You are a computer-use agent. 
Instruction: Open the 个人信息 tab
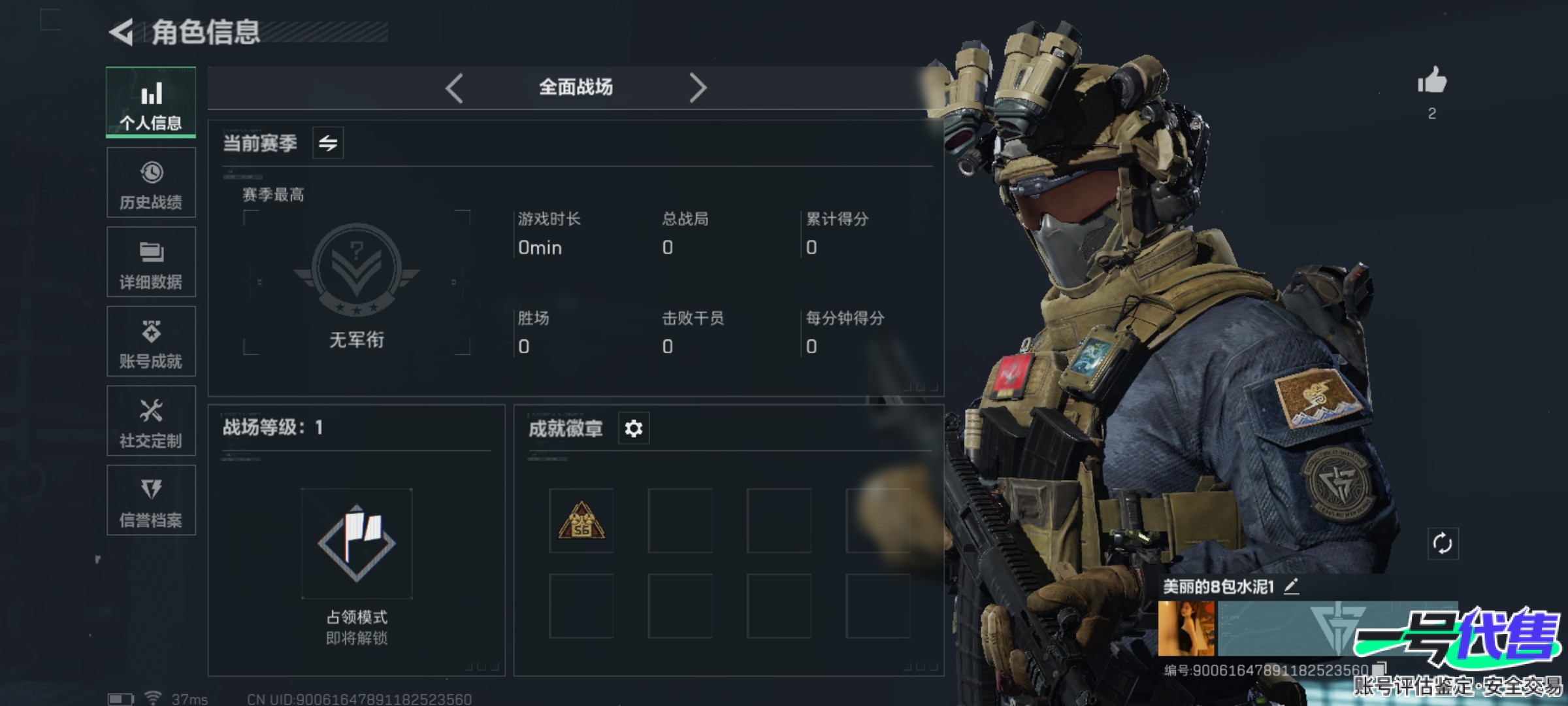coord(151,103)
